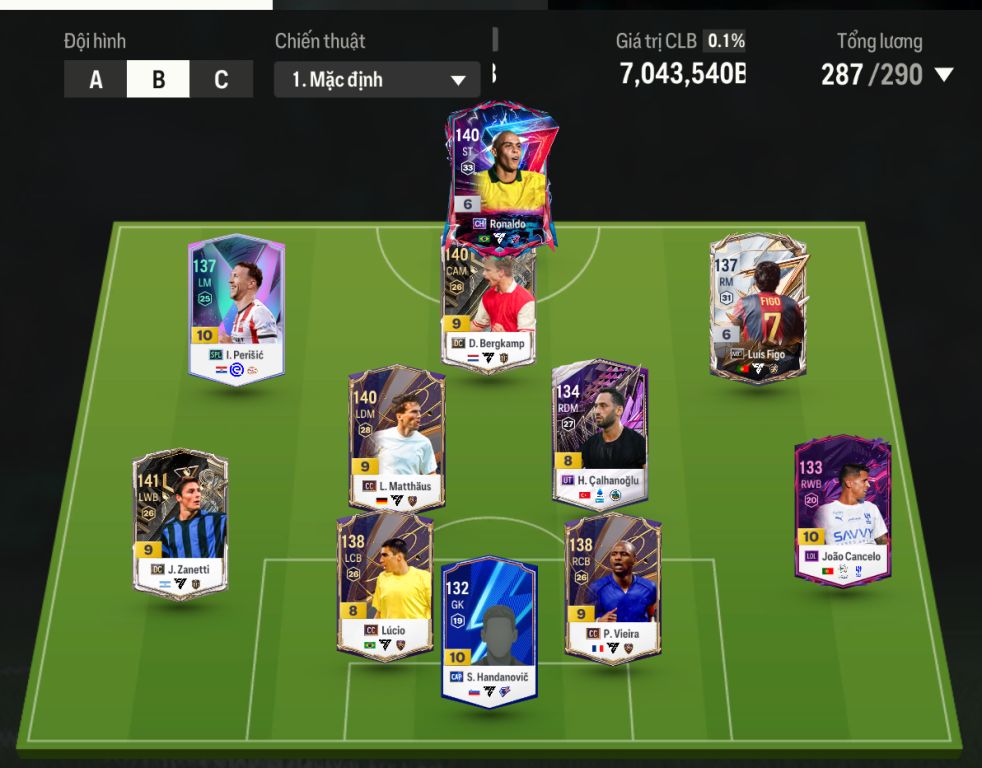Select squad tab B

click(158, 80)
